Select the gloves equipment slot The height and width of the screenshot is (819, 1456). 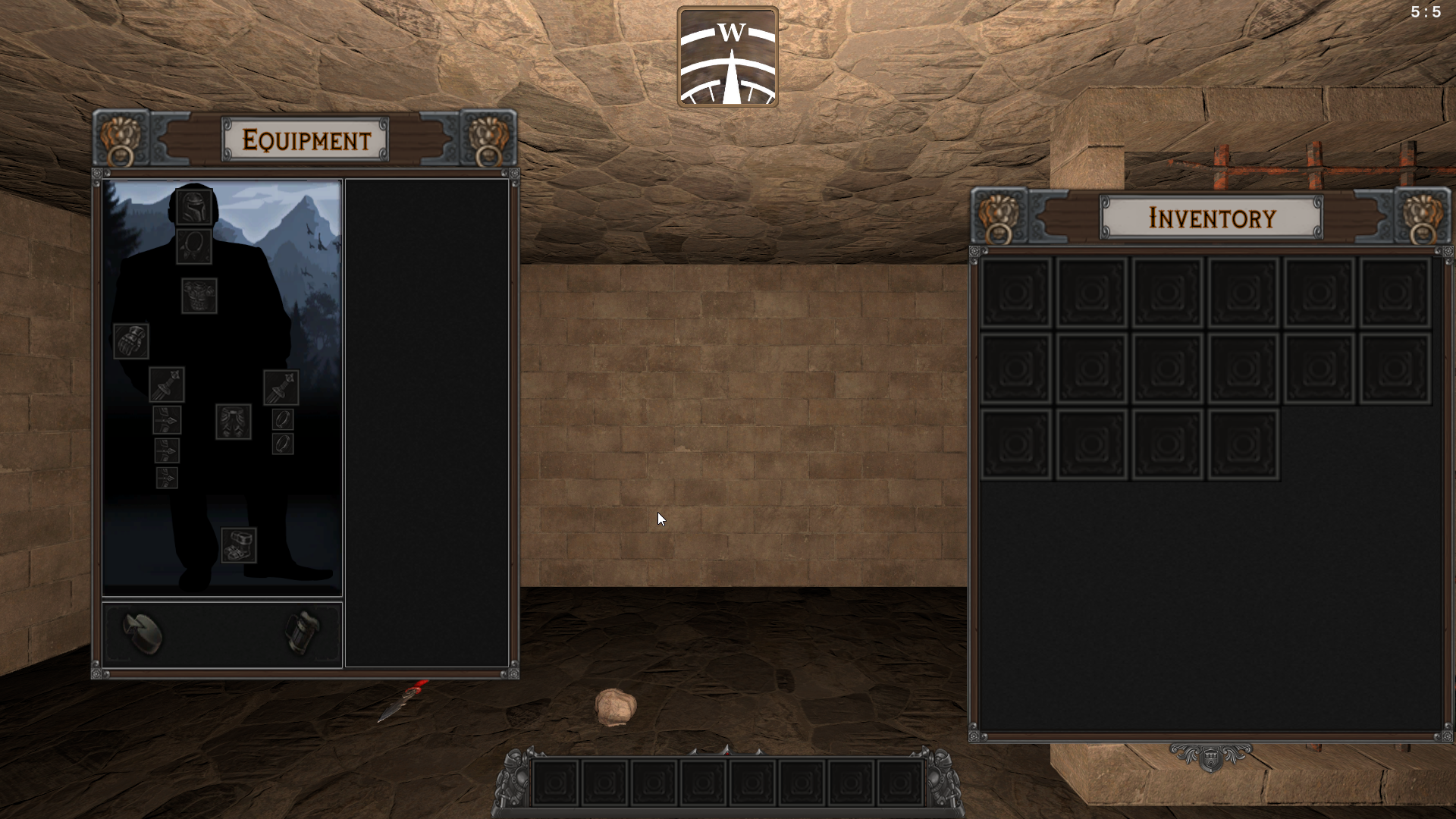point(131,341)
